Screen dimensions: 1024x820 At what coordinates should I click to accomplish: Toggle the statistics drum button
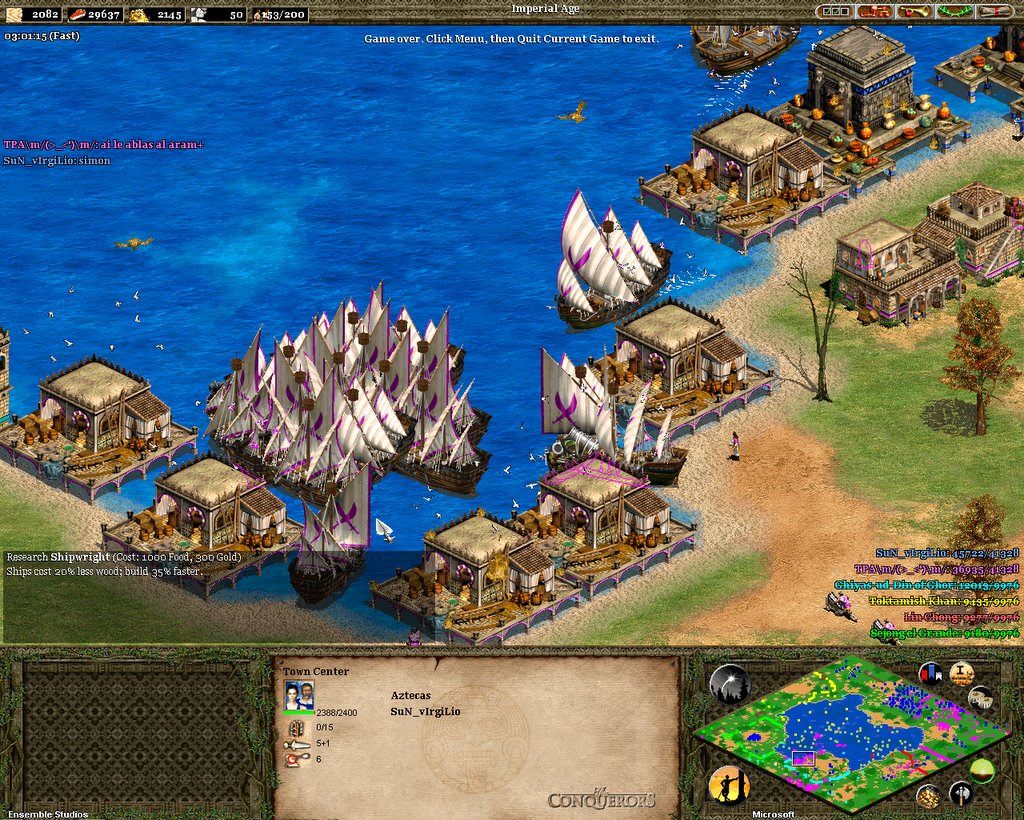tap(982, 698)
